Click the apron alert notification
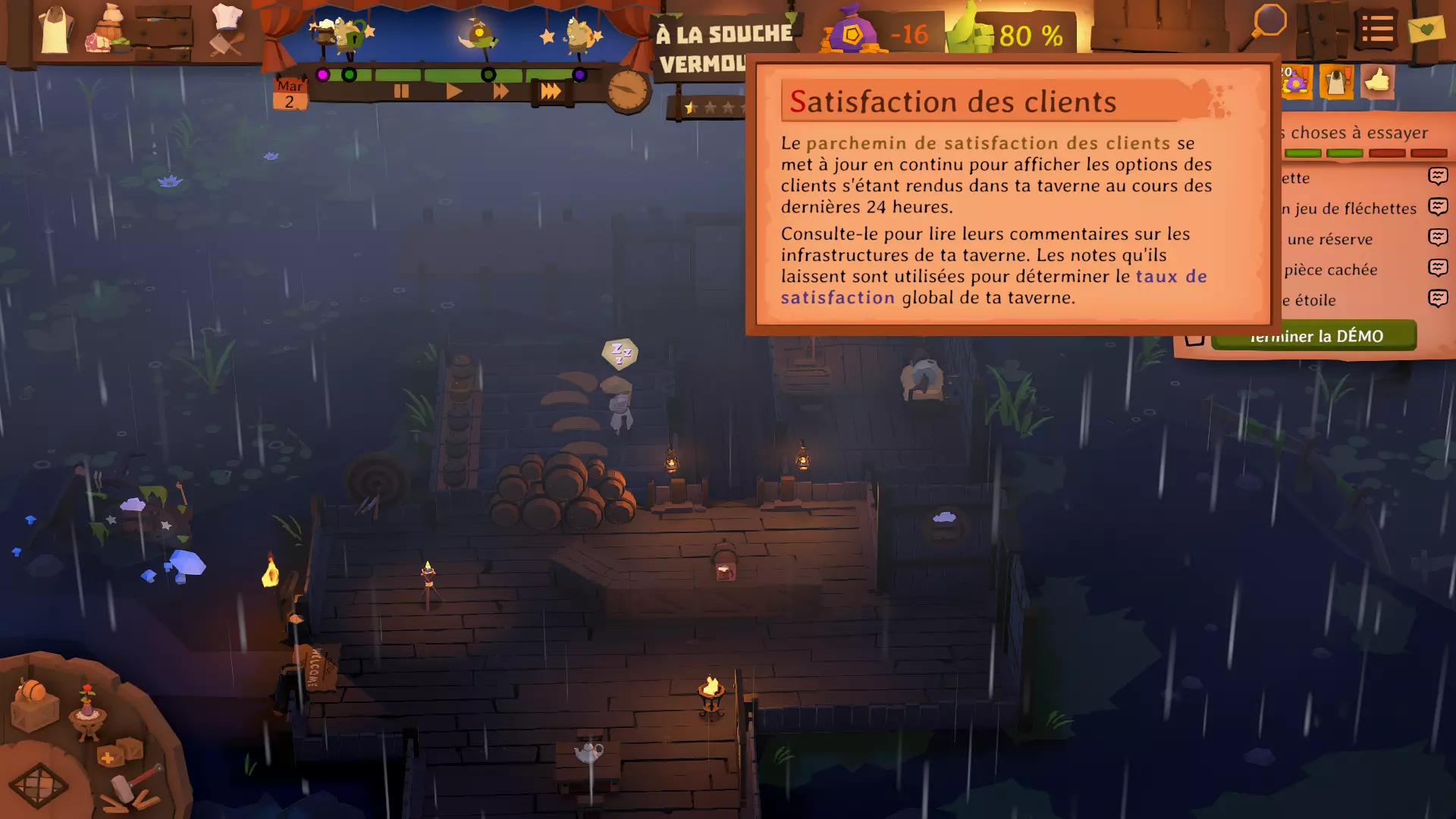 click(x=1336, y=82)
